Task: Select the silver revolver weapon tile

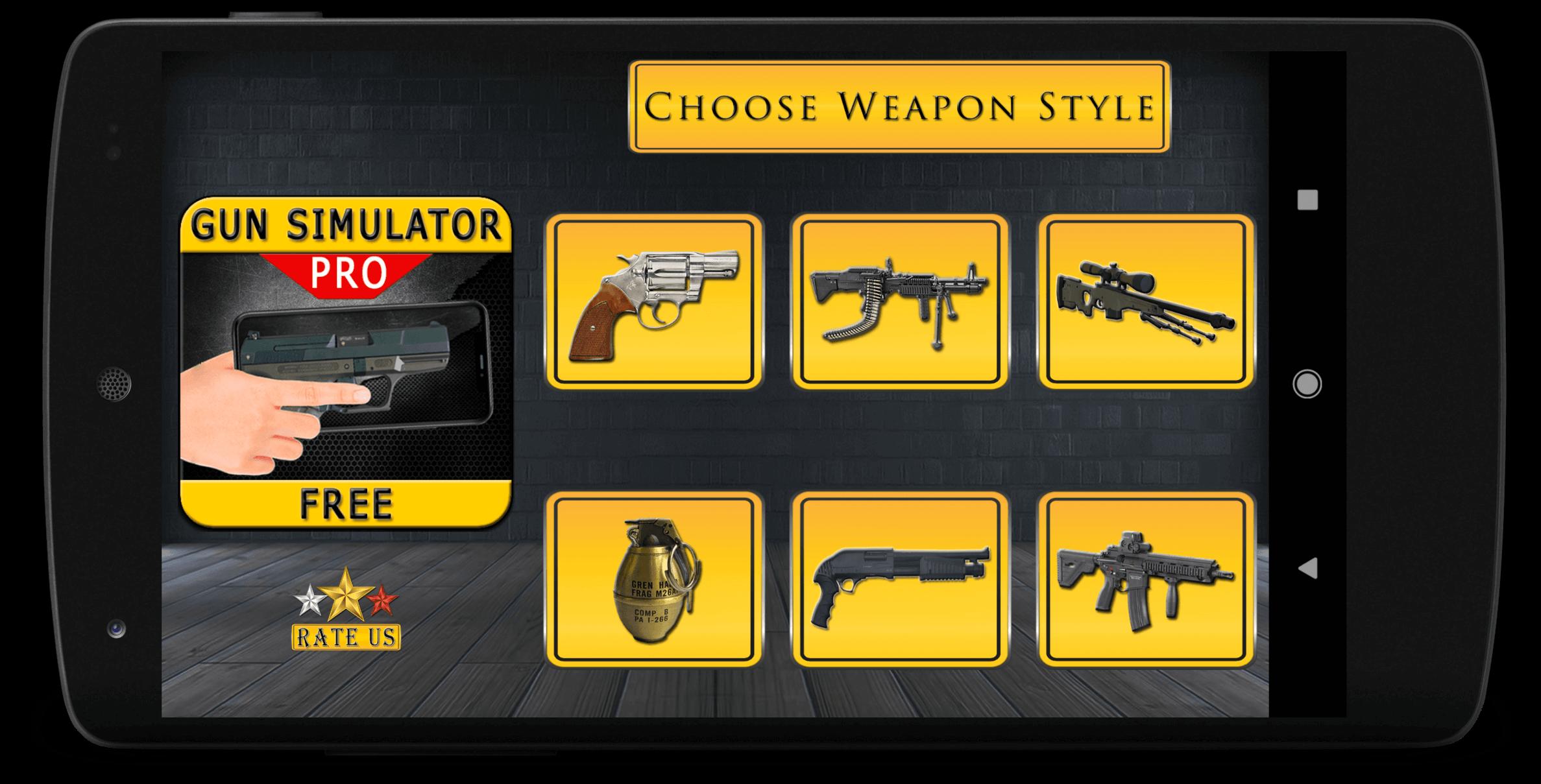Action: click(654, 302)
